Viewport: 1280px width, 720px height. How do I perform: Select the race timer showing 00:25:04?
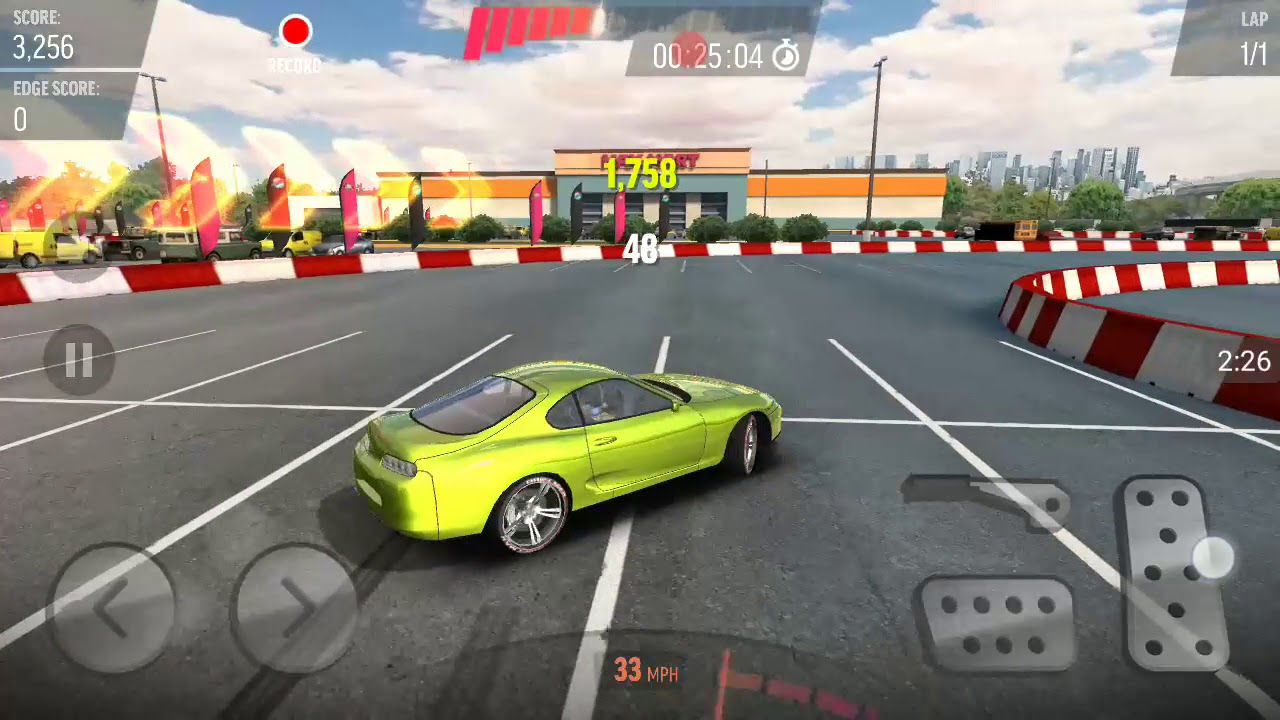tap(712, 57)
